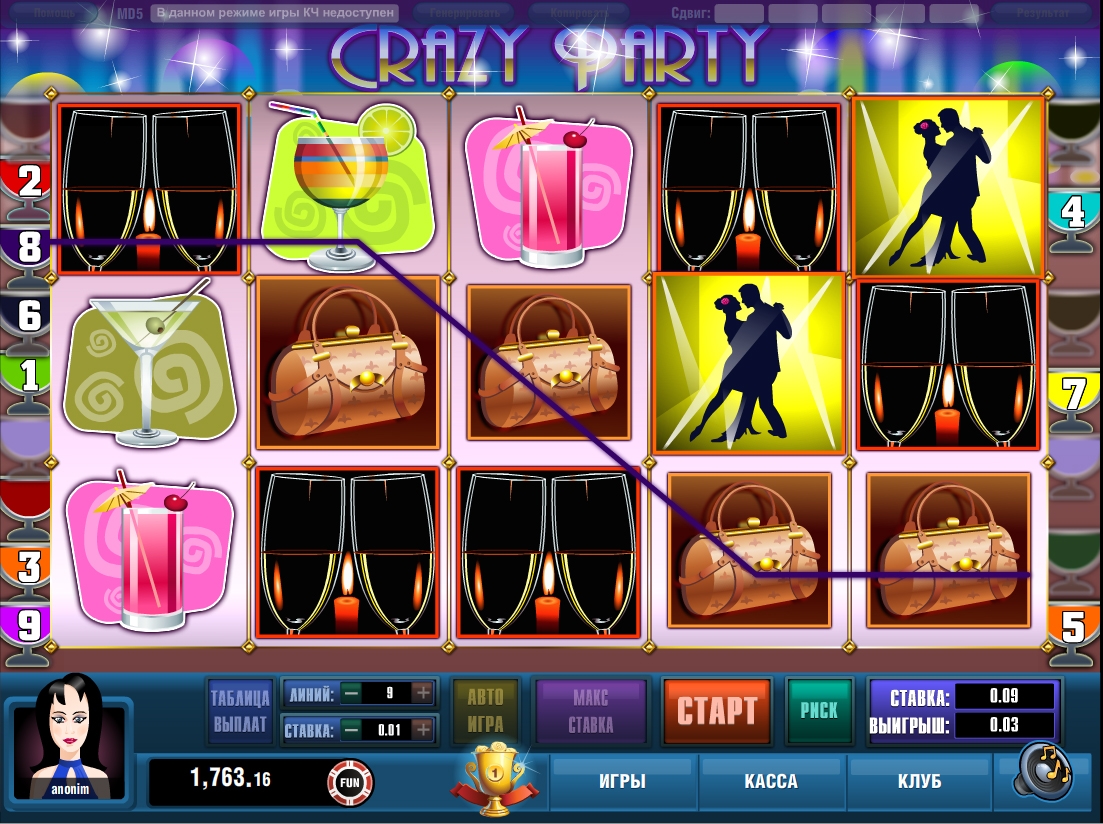This screenshot has height=824, width=1103.
Task: Select payline 5 orange glass marker
Action: [x=1074, y=628]
